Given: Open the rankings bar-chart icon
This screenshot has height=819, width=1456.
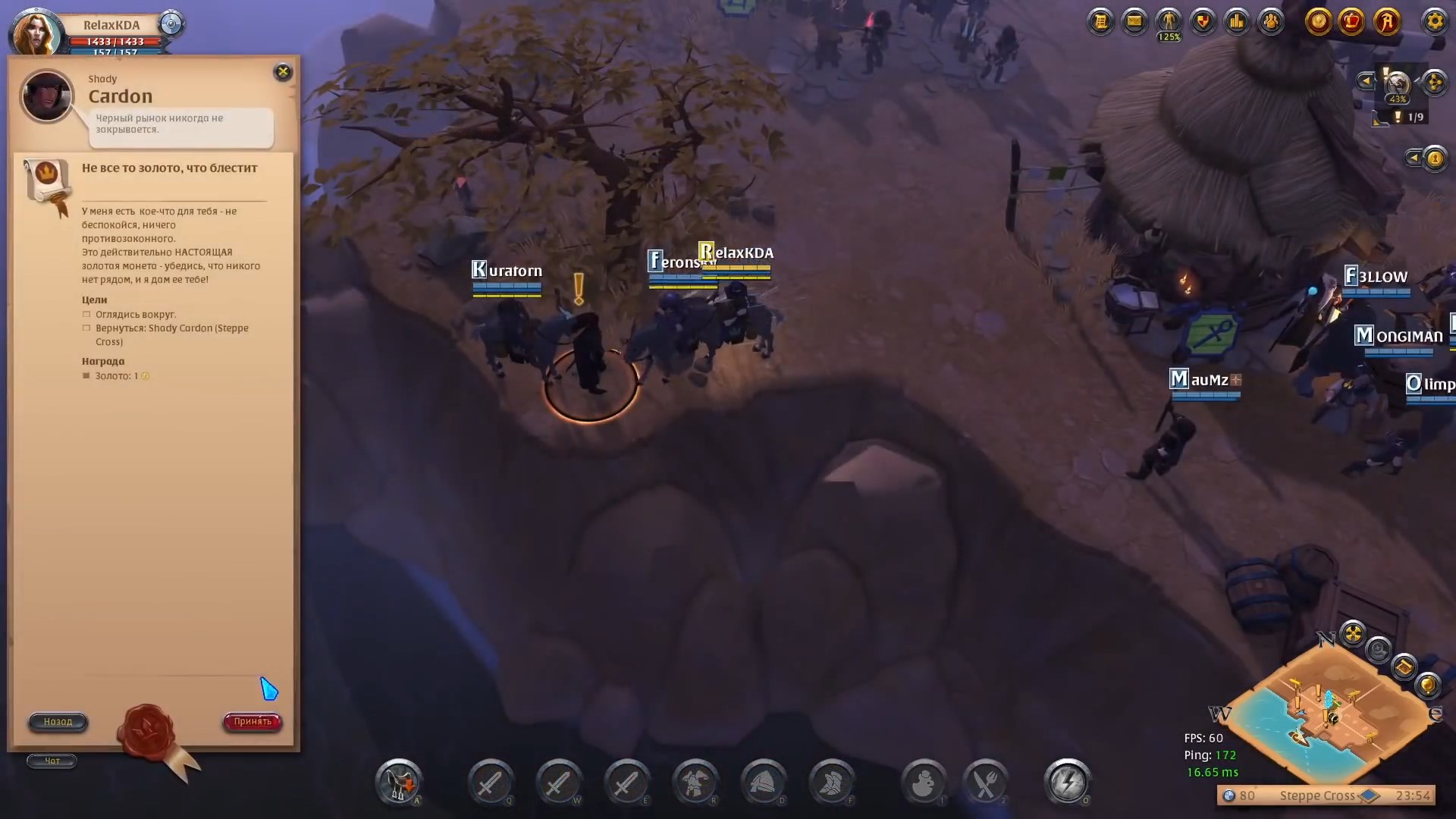Looking at the screenshot, I should (x=1236, y=21).
